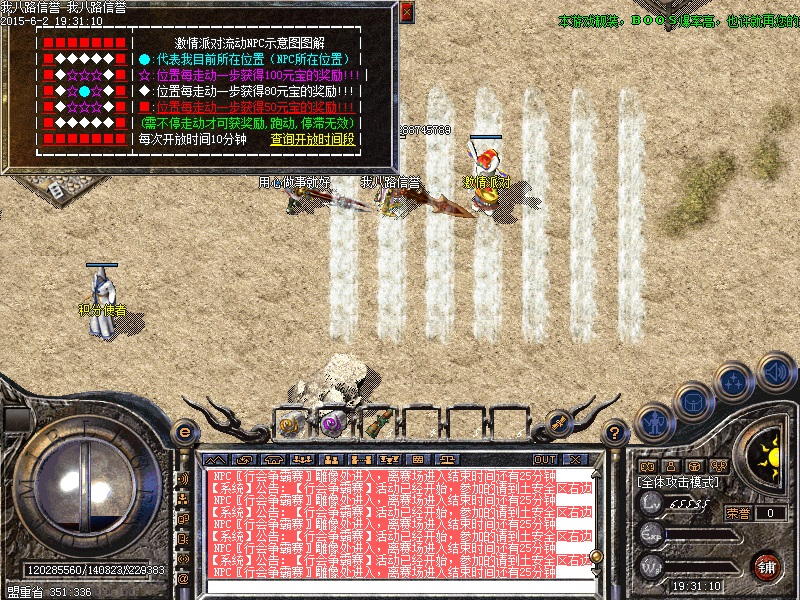The image size is (800, 600).
Task: Open the bag round button
Action: 692,401
